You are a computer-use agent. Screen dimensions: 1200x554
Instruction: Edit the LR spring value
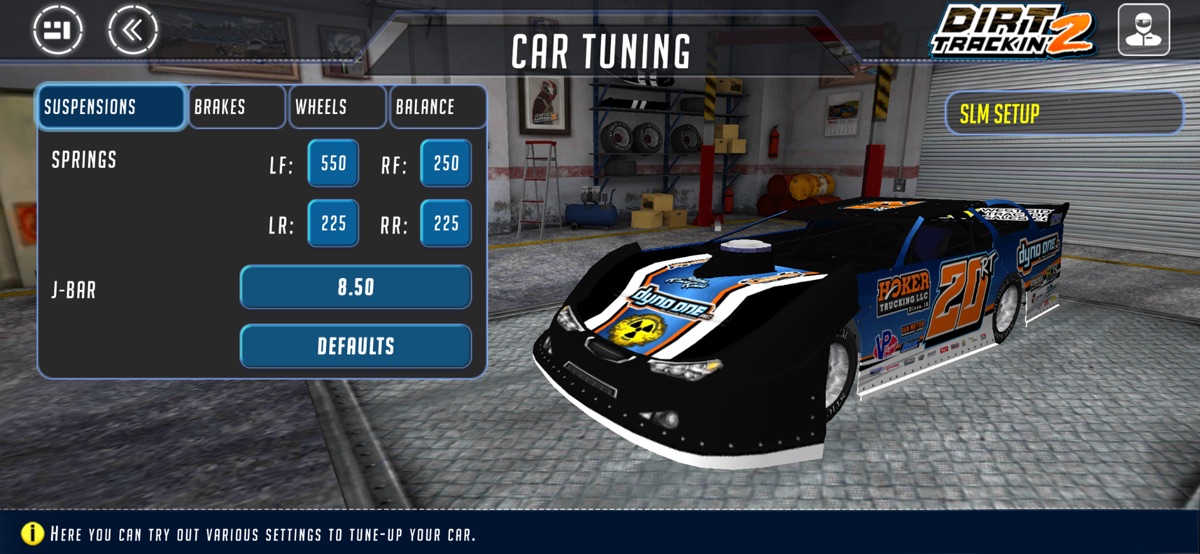[333, 224]
